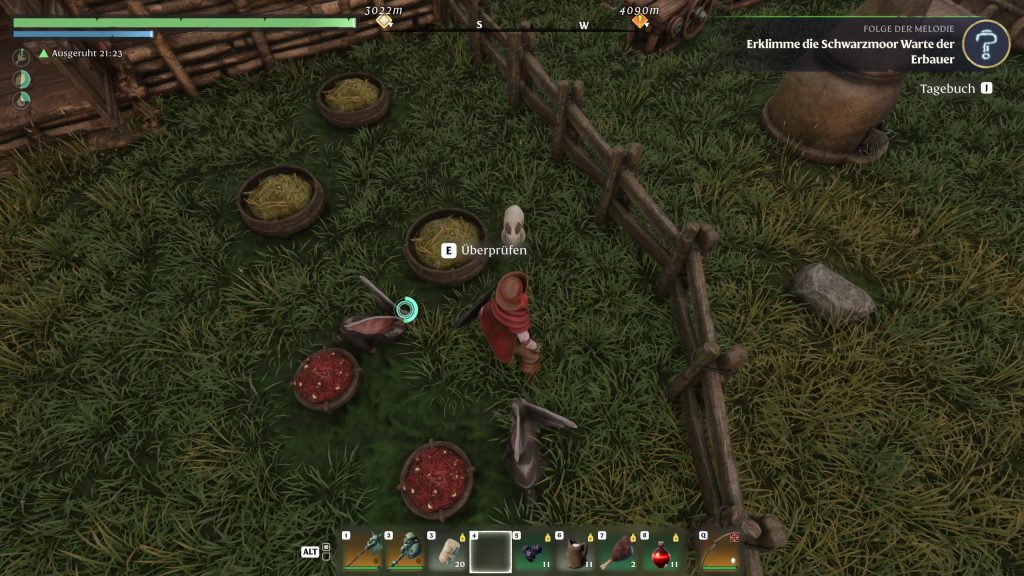Open the tracked quest 'Erklimme die Schwarzmoor Warte'
1024x576 pixels.
point(850,51)
